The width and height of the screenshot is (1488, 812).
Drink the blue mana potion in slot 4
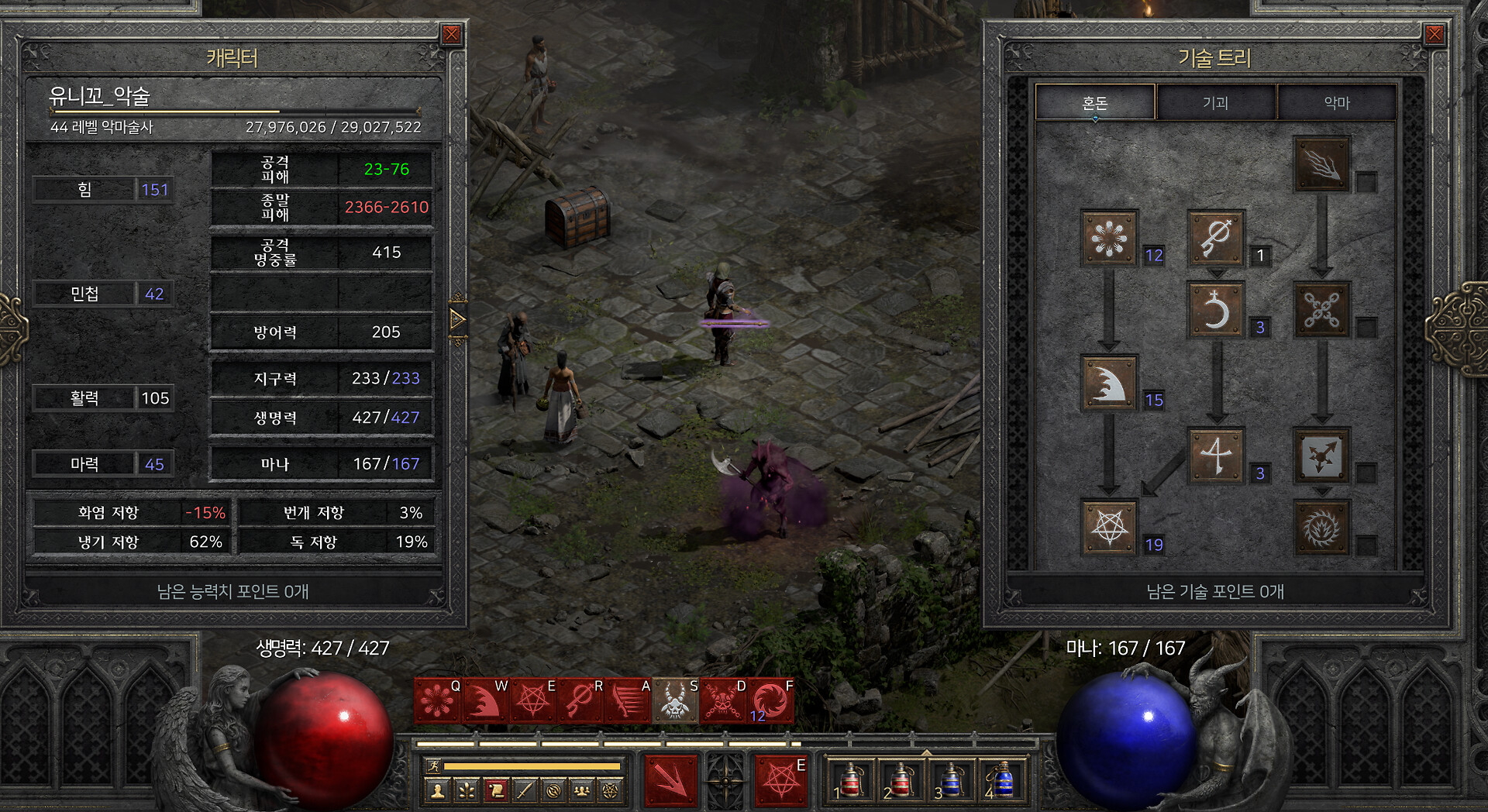(x=1002, y=780)
